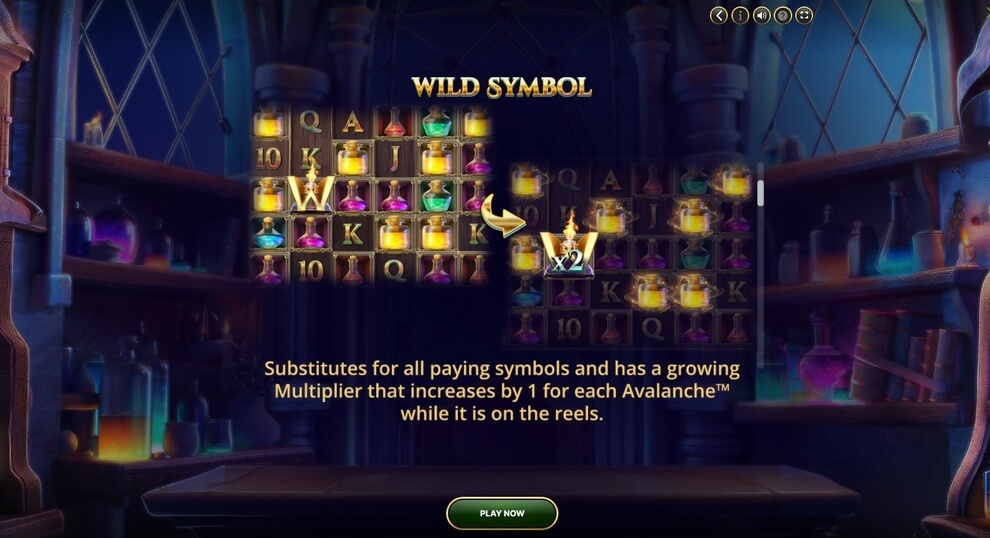This screenshot has height=538, width=990.
Task: Go back using the left arrow icon
Action: click(719, 15)
